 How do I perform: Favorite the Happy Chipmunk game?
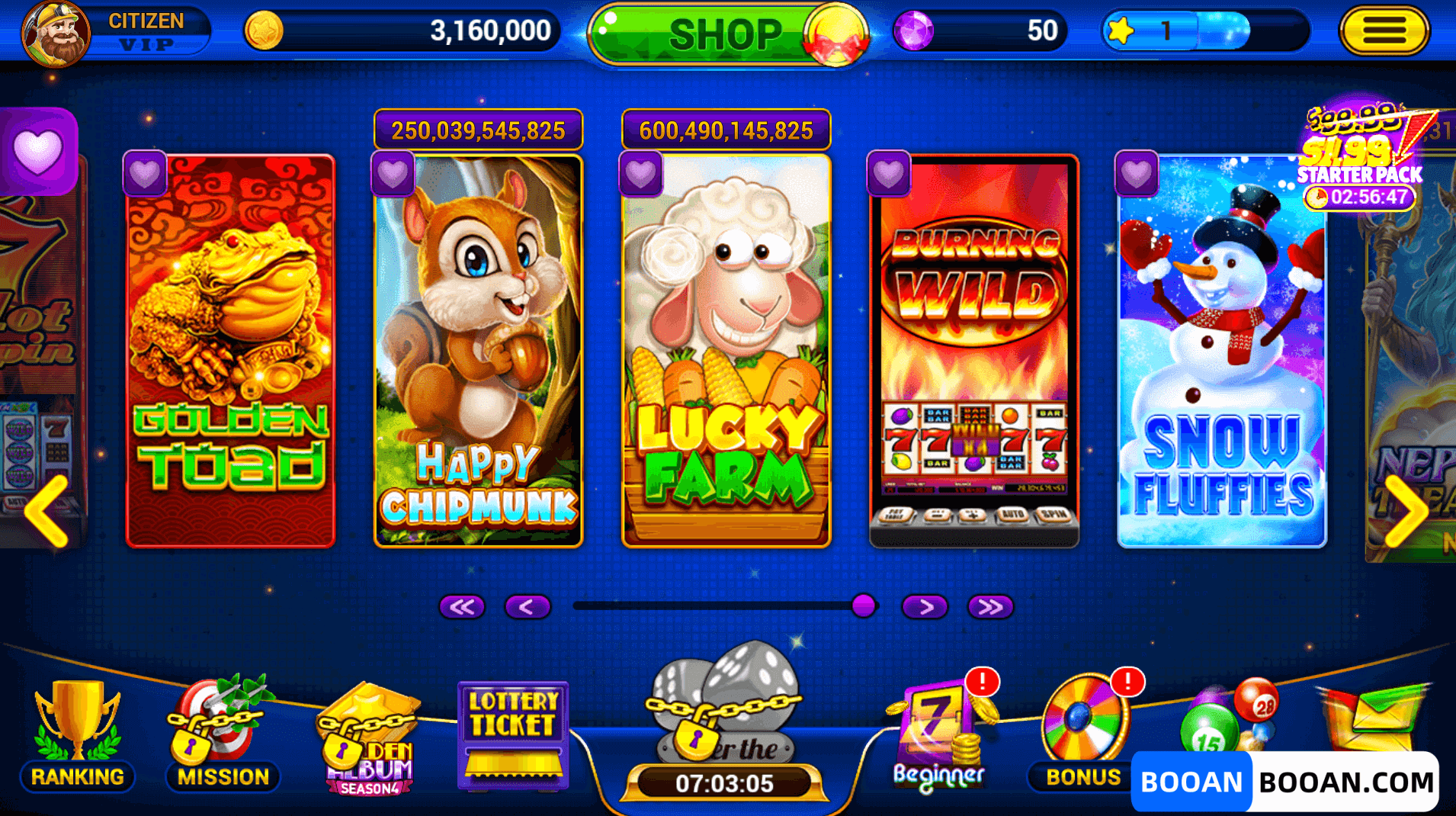click(x=393, y=172)
